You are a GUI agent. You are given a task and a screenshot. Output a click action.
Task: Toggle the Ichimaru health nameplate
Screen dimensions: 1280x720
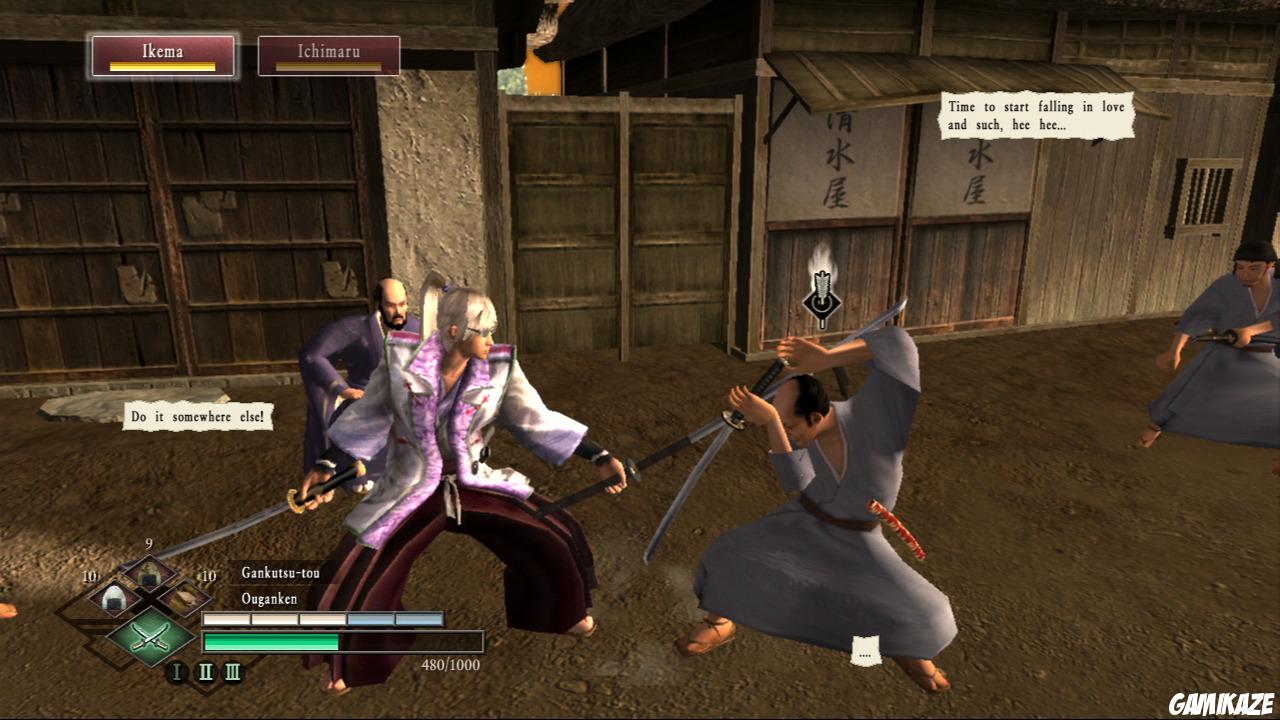329,55
